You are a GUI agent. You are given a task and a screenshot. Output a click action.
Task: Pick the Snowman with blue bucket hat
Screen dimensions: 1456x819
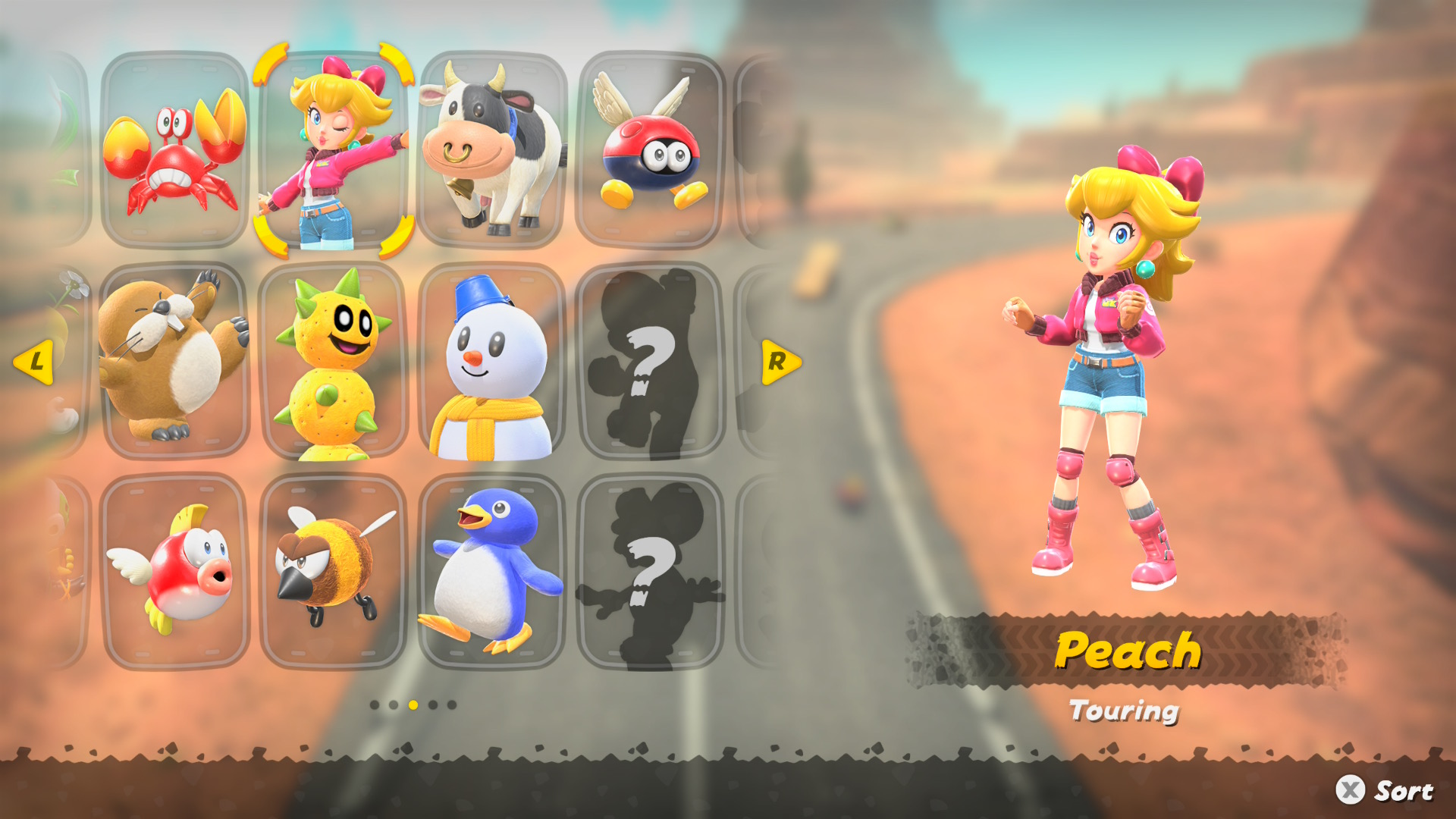pyautogui.click(x=493, y=361)
